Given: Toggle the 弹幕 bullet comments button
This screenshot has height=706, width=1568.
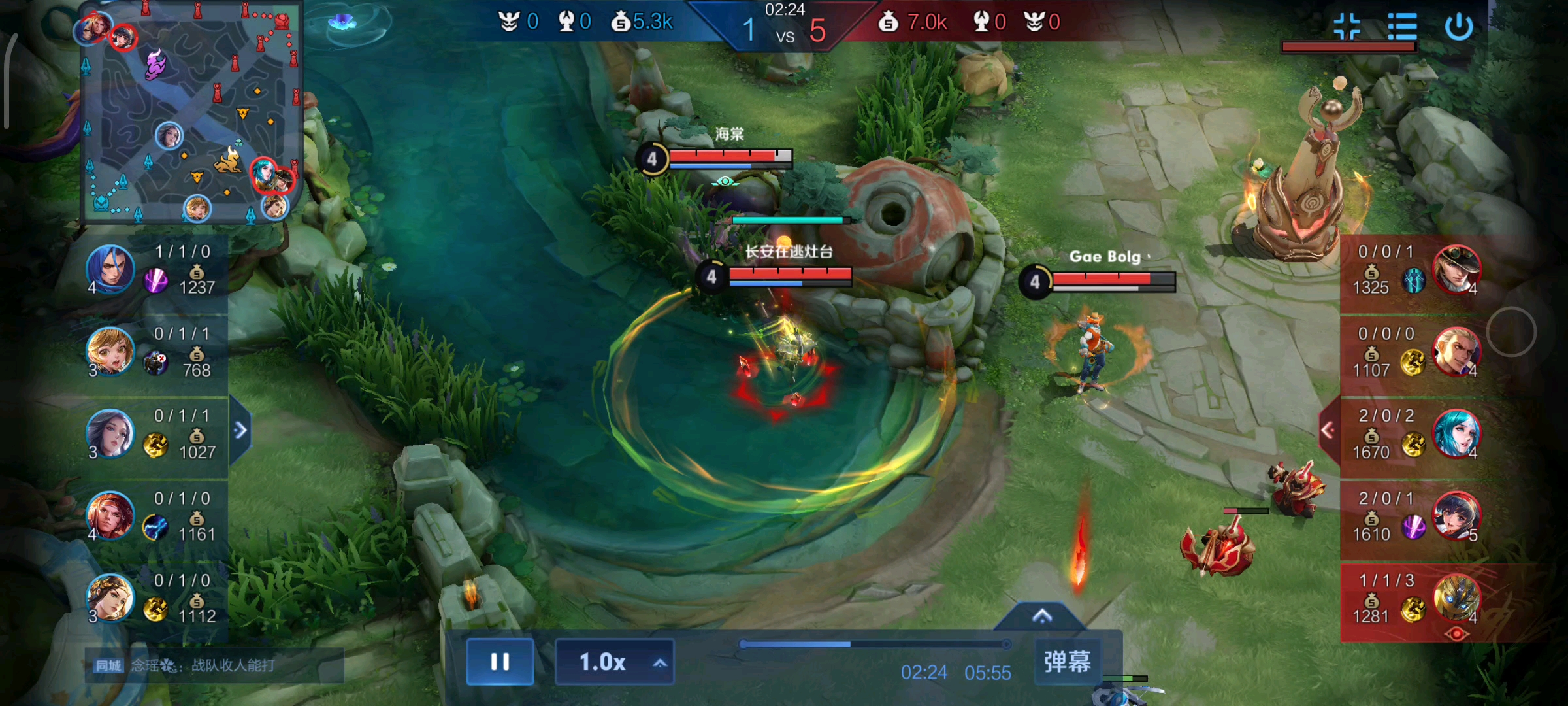Looking at the screenshot, I should pyautogui.click(x=1067, y=662).
